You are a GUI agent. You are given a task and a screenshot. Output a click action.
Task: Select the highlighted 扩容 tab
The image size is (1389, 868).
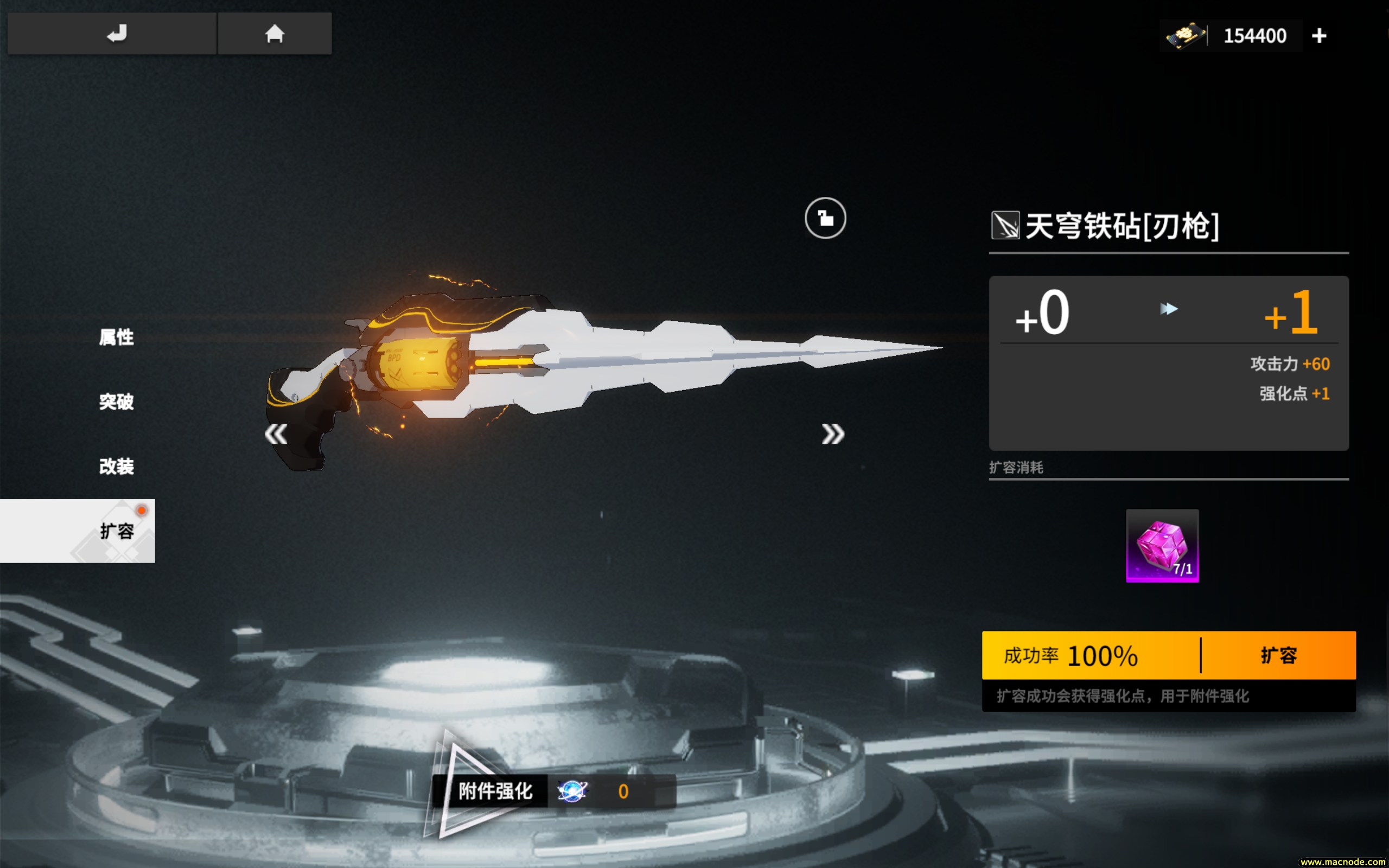click(x=117, y=532)
